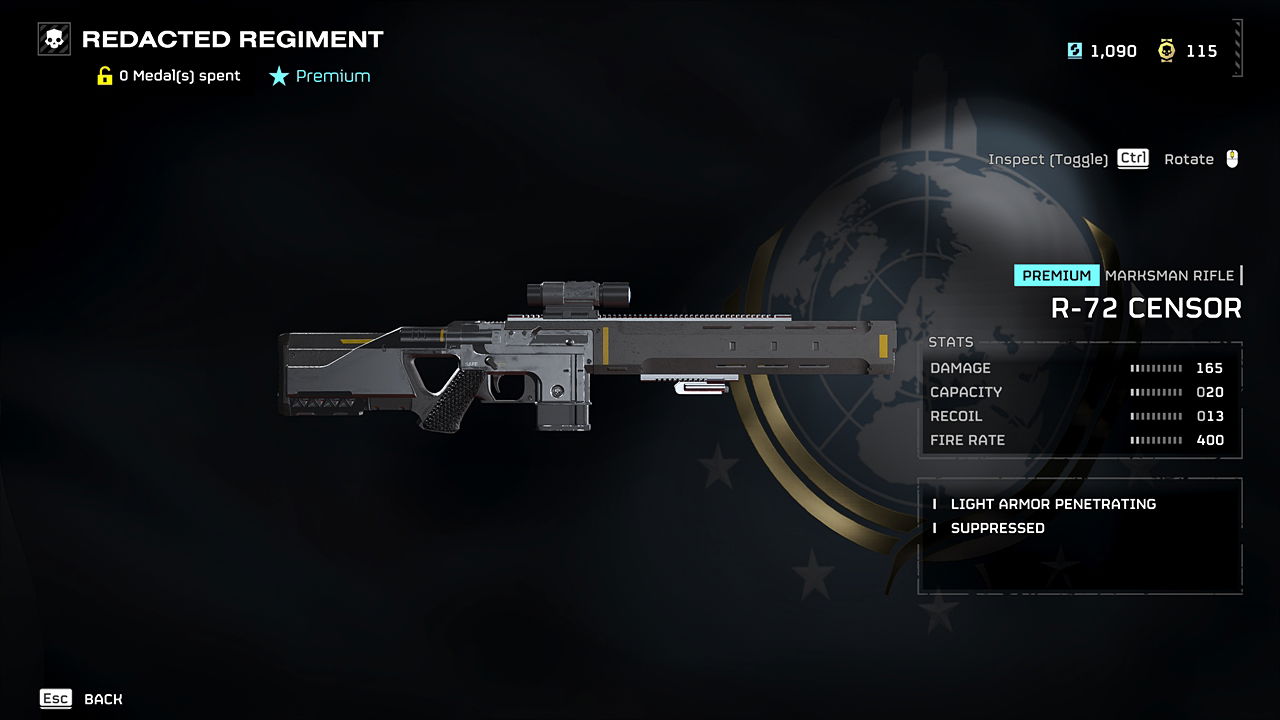Screen dimensions: 1280x720
Task: Click the unlocked padlock next to Medals spent
Action: point(104,75)
